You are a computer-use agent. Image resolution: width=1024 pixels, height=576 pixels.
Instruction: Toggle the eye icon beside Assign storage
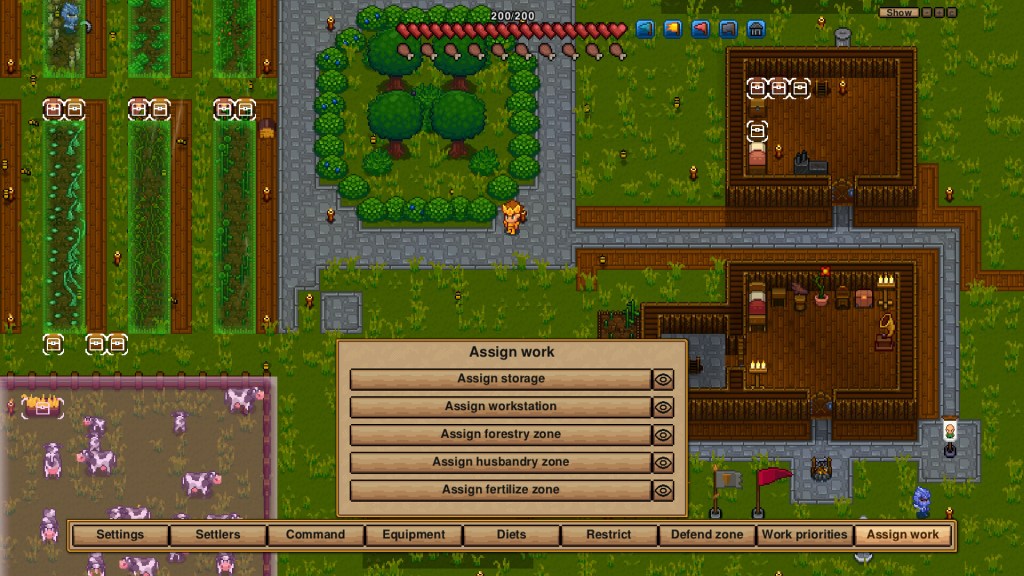click(663, 379)
